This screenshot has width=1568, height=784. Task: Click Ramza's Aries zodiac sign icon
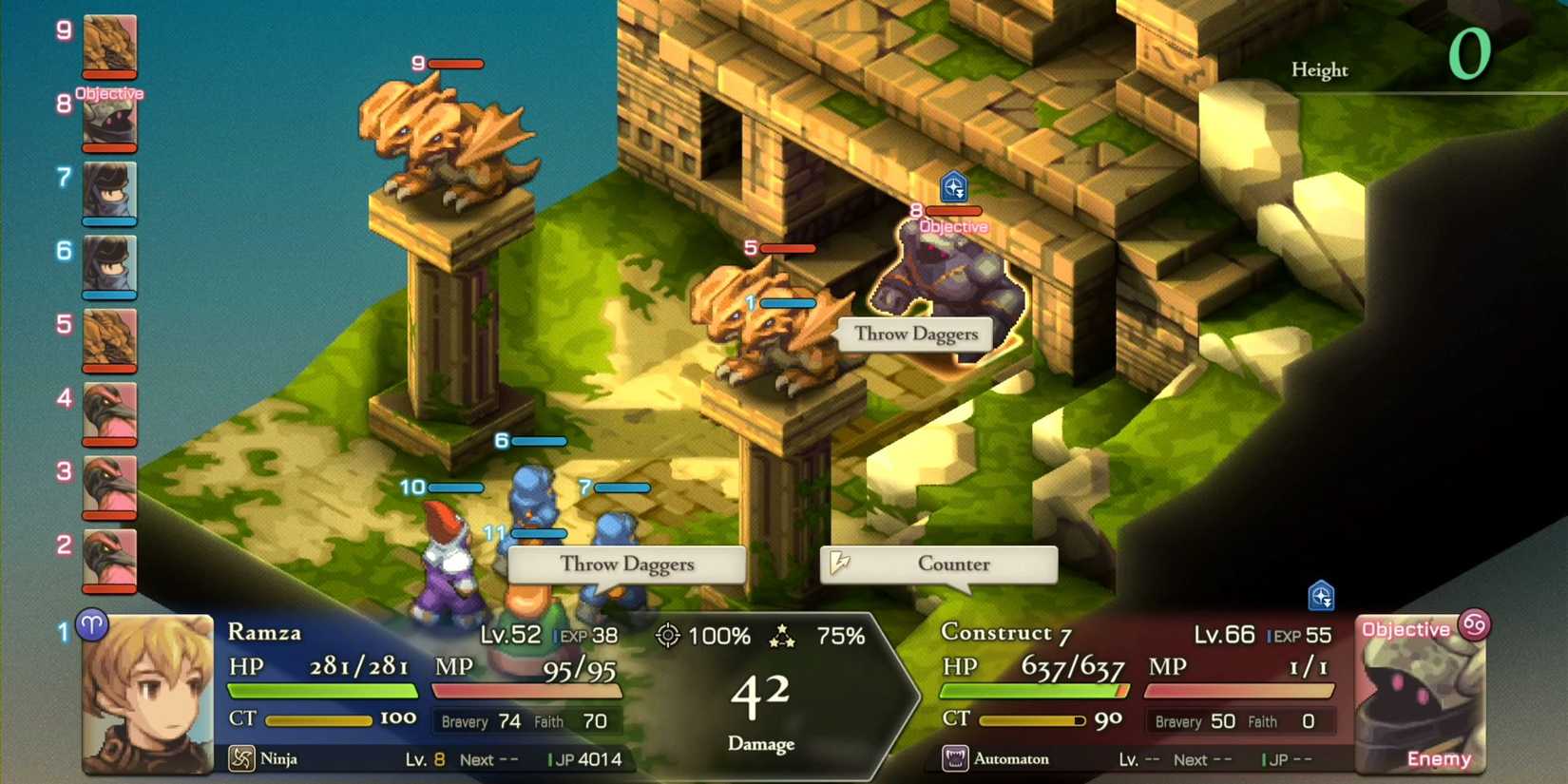tap(92, 624)
